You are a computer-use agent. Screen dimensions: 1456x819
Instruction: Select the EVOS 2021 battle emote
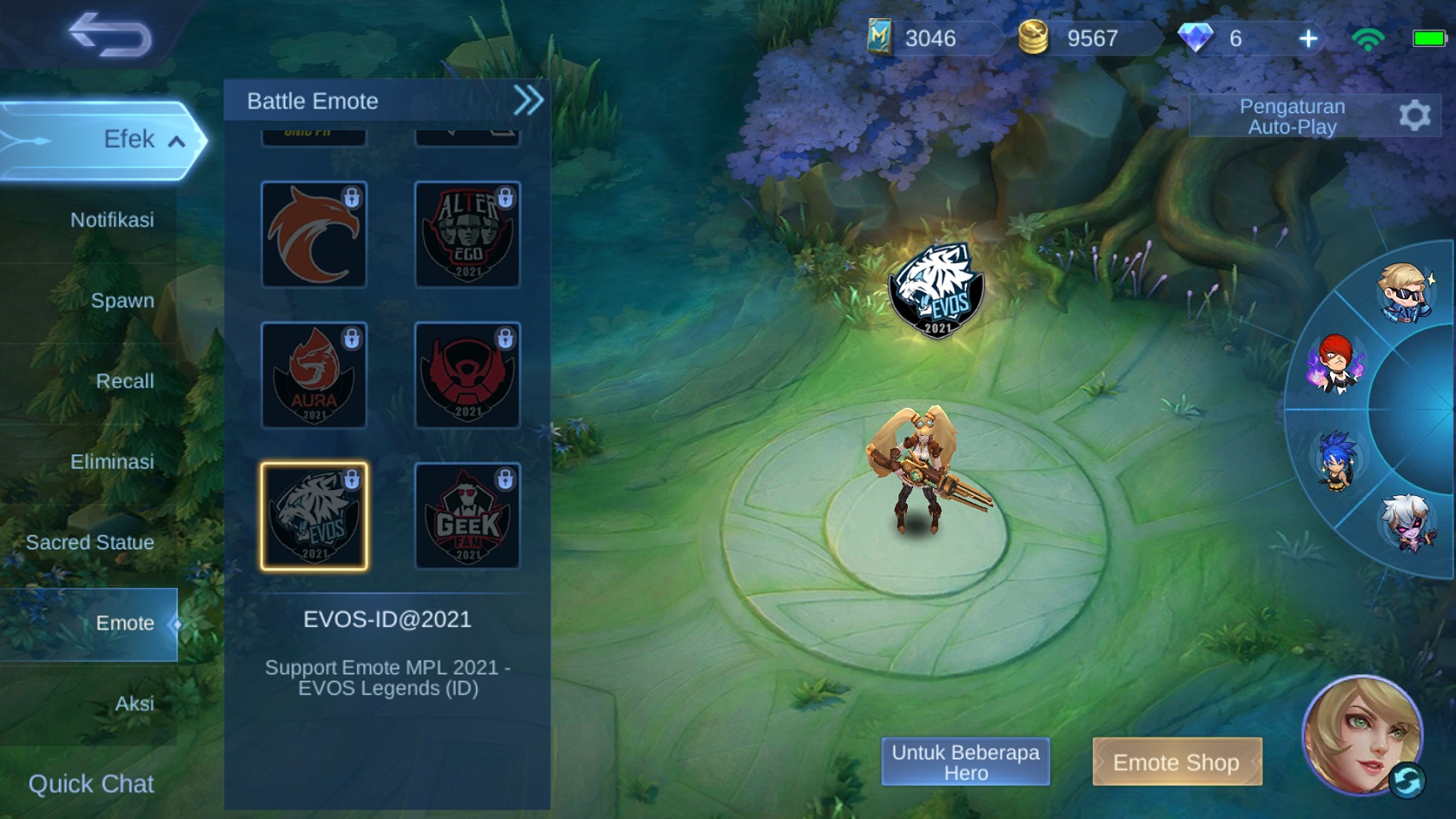[x=313, y=516]
